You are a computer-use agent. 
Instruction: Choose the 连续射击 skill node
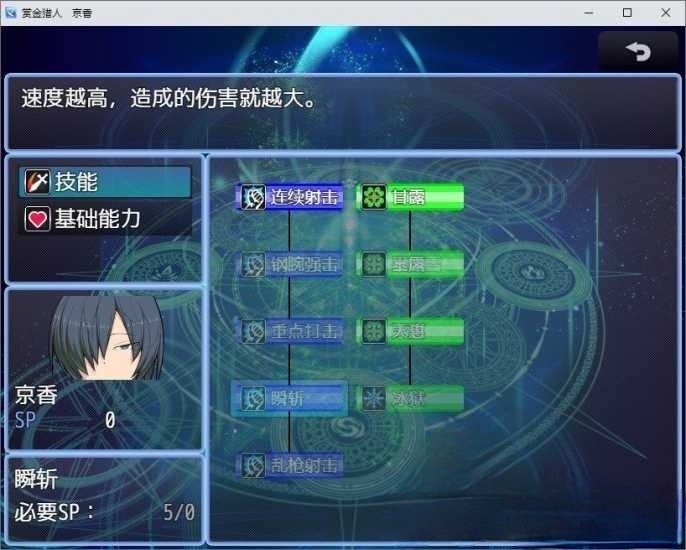pyautogui.click(x=291, y=197)
